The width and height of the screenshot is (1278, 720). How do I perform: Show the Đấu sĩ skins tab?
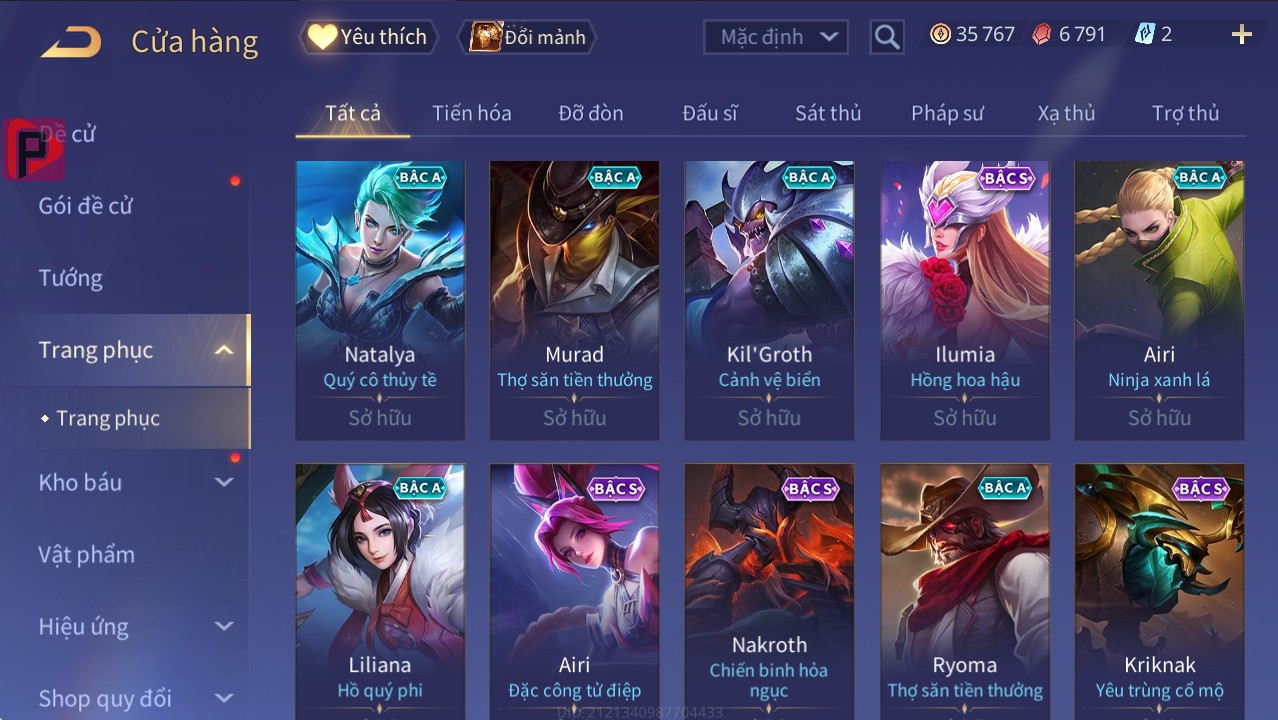(710, 113)
